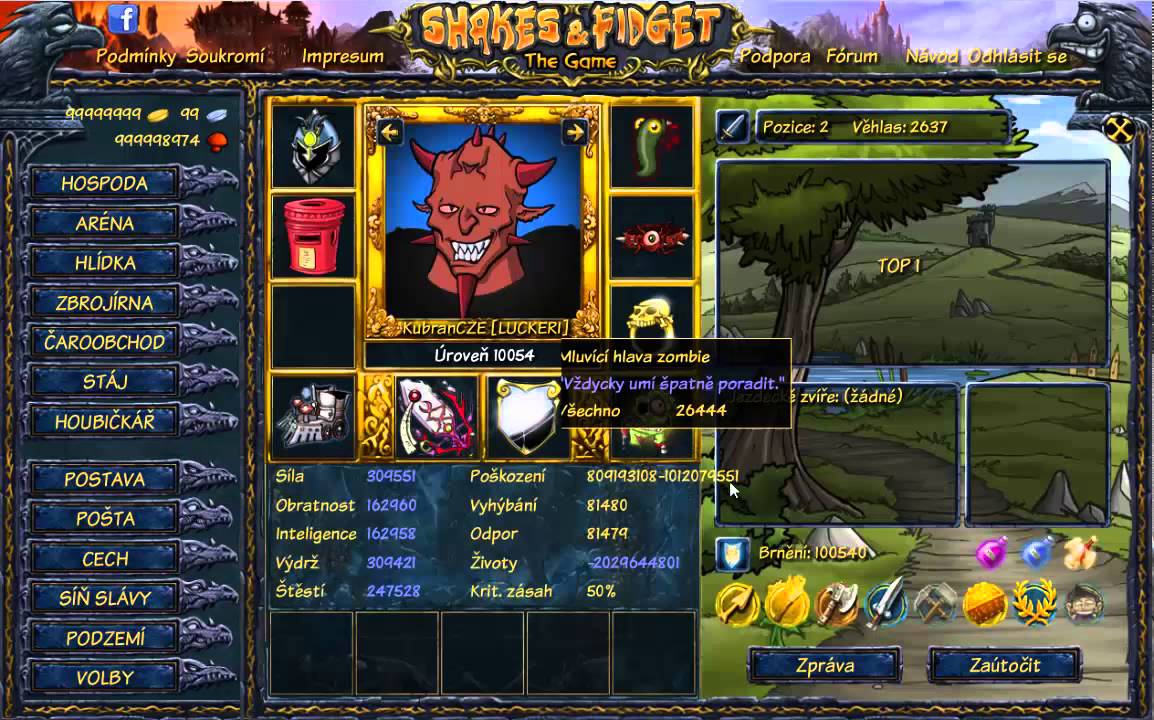Show the previous player with left arrow
Viewport: 1154px width, 720px height.
point(390,131)
